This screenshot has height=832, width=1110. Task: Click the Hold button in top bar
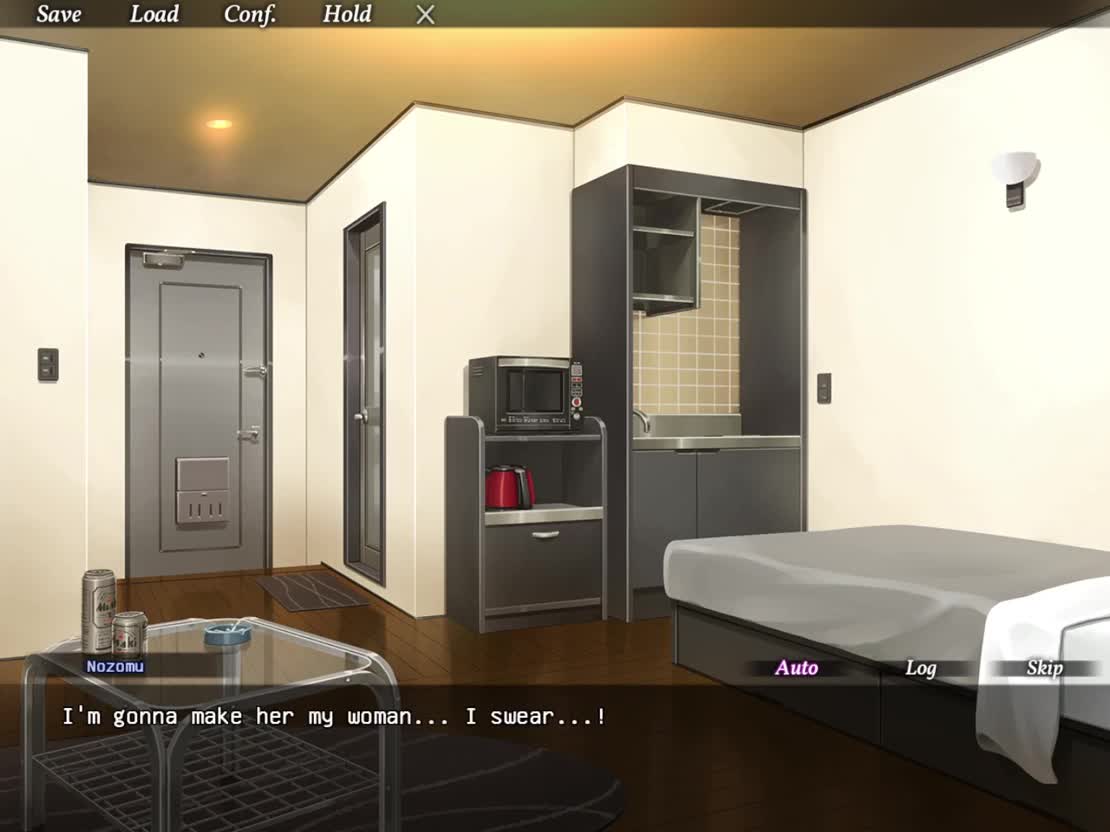347,14
